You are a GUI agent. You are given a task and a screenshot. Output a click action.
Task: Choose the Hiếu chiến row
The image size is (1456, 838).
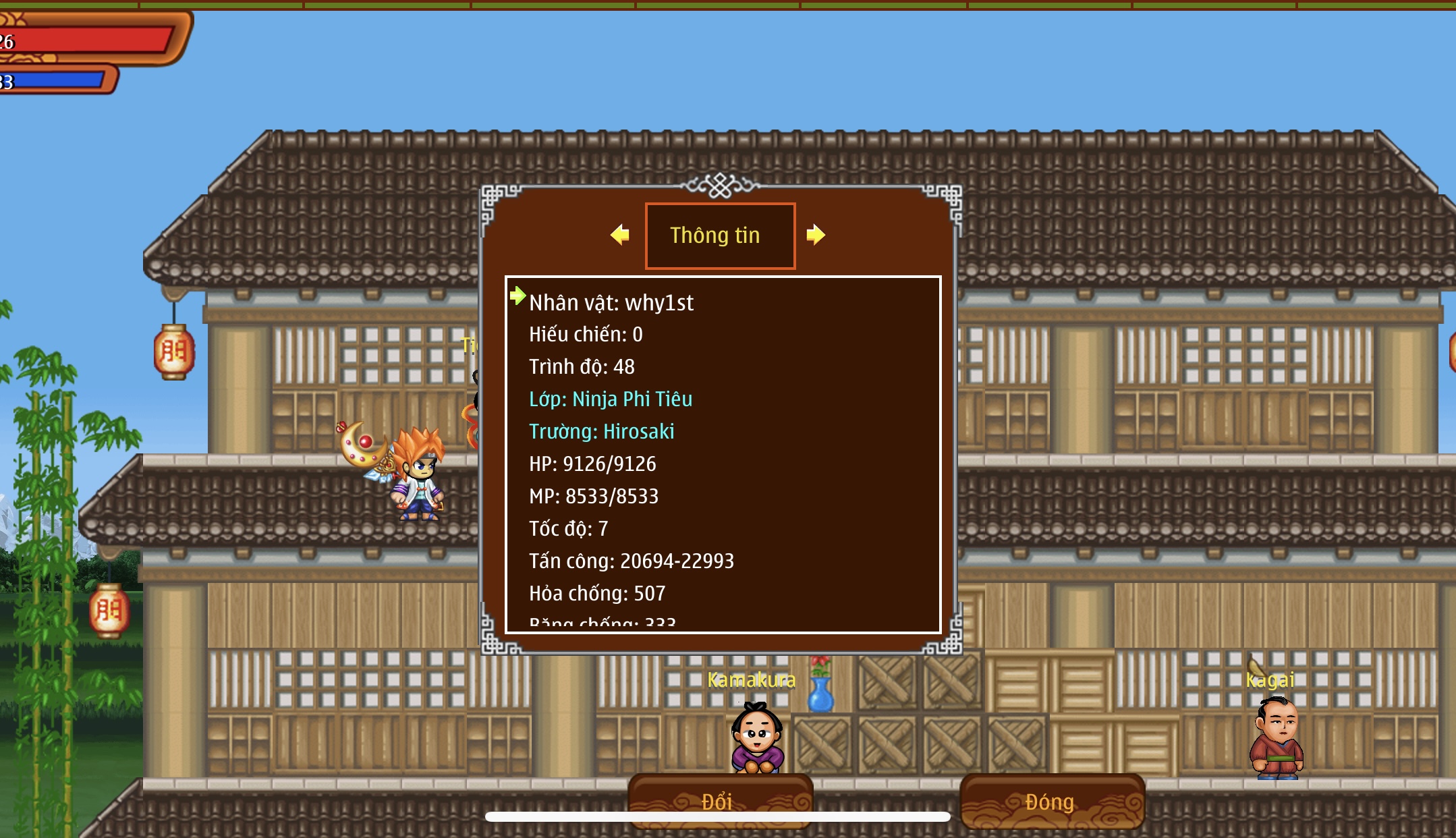point(586,335)
